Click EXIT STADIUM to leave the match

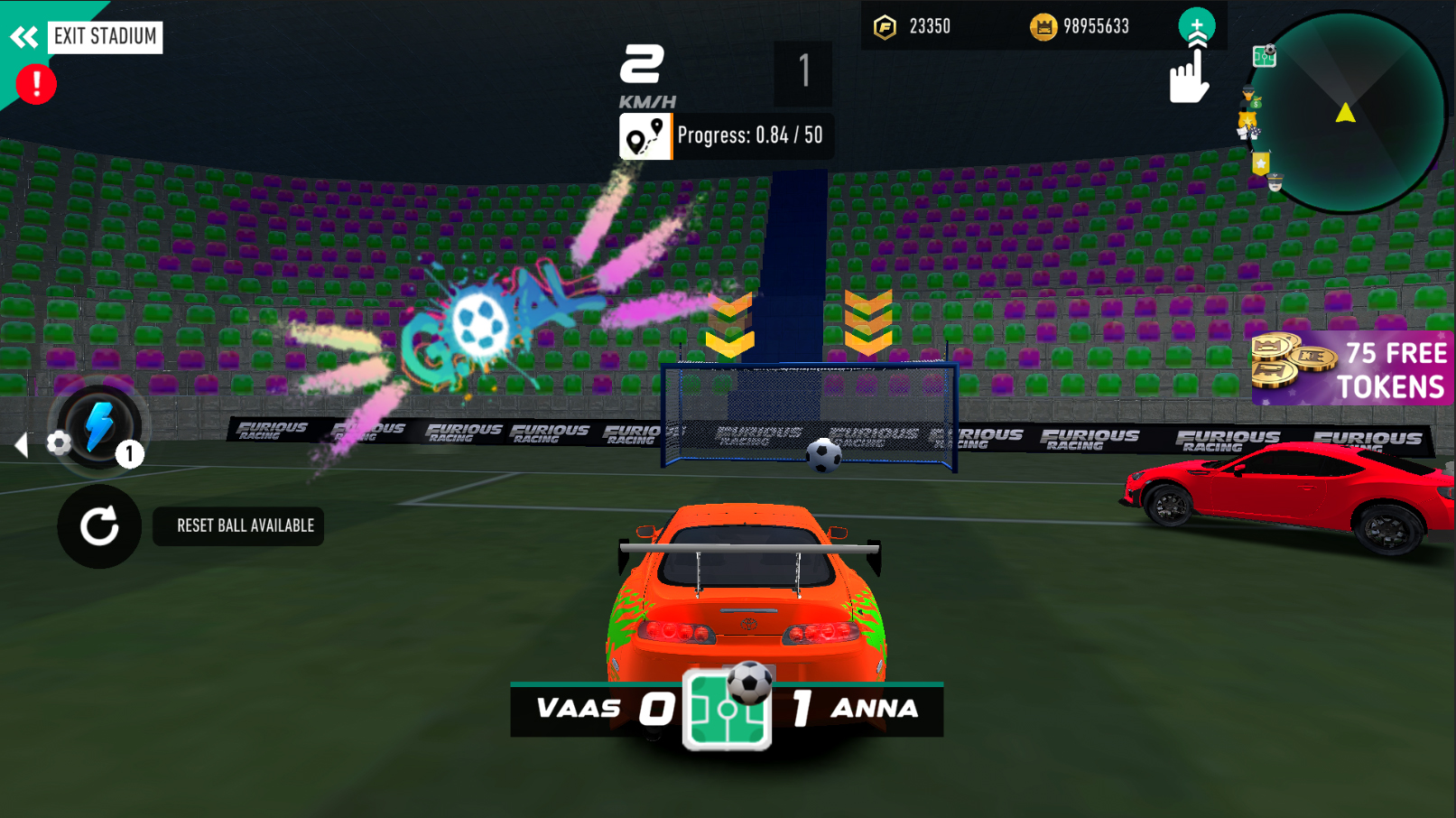(x=105, y=37)
